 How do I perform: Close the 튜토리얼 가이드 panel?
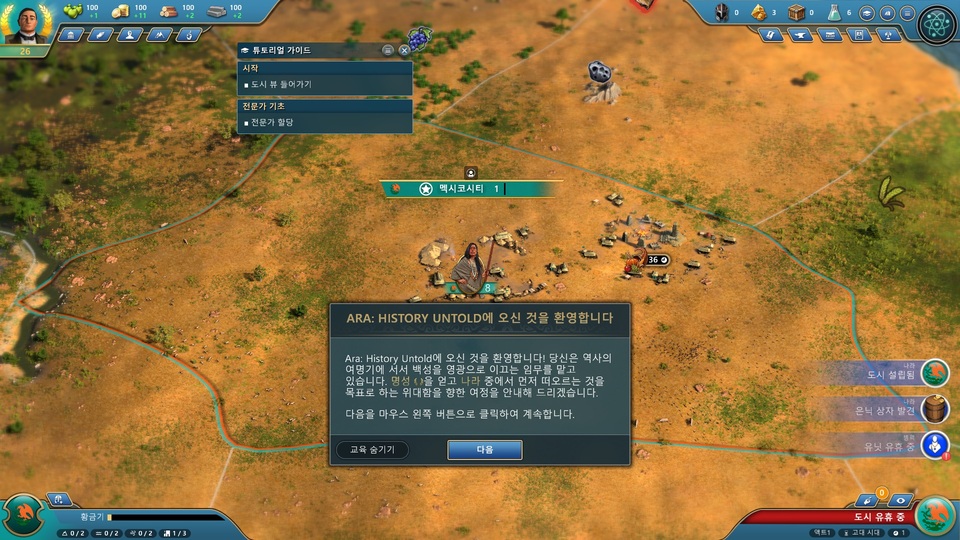(404, 49)
